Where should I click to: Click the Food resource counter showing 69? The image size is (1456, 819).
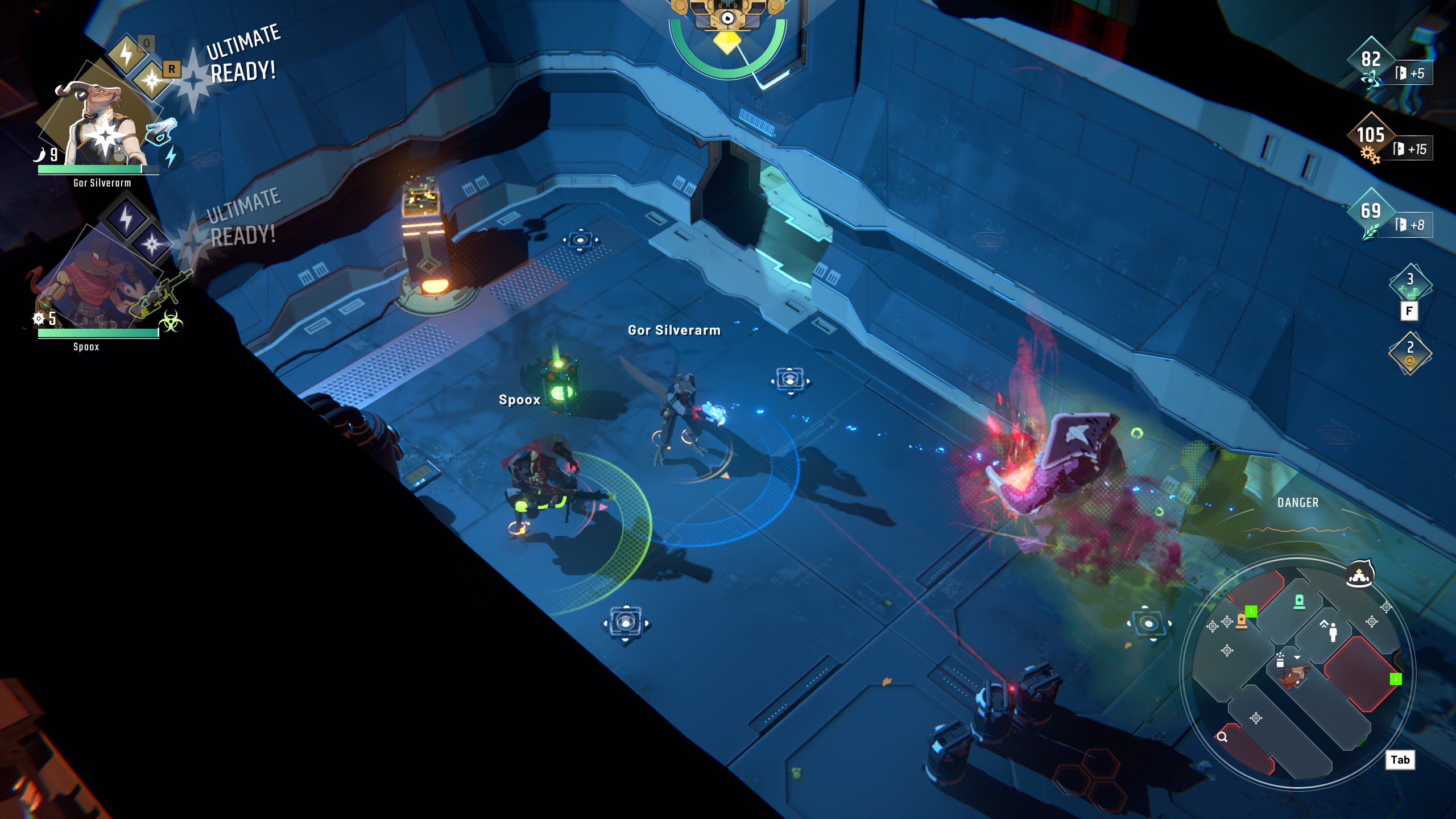(1371, 212)
